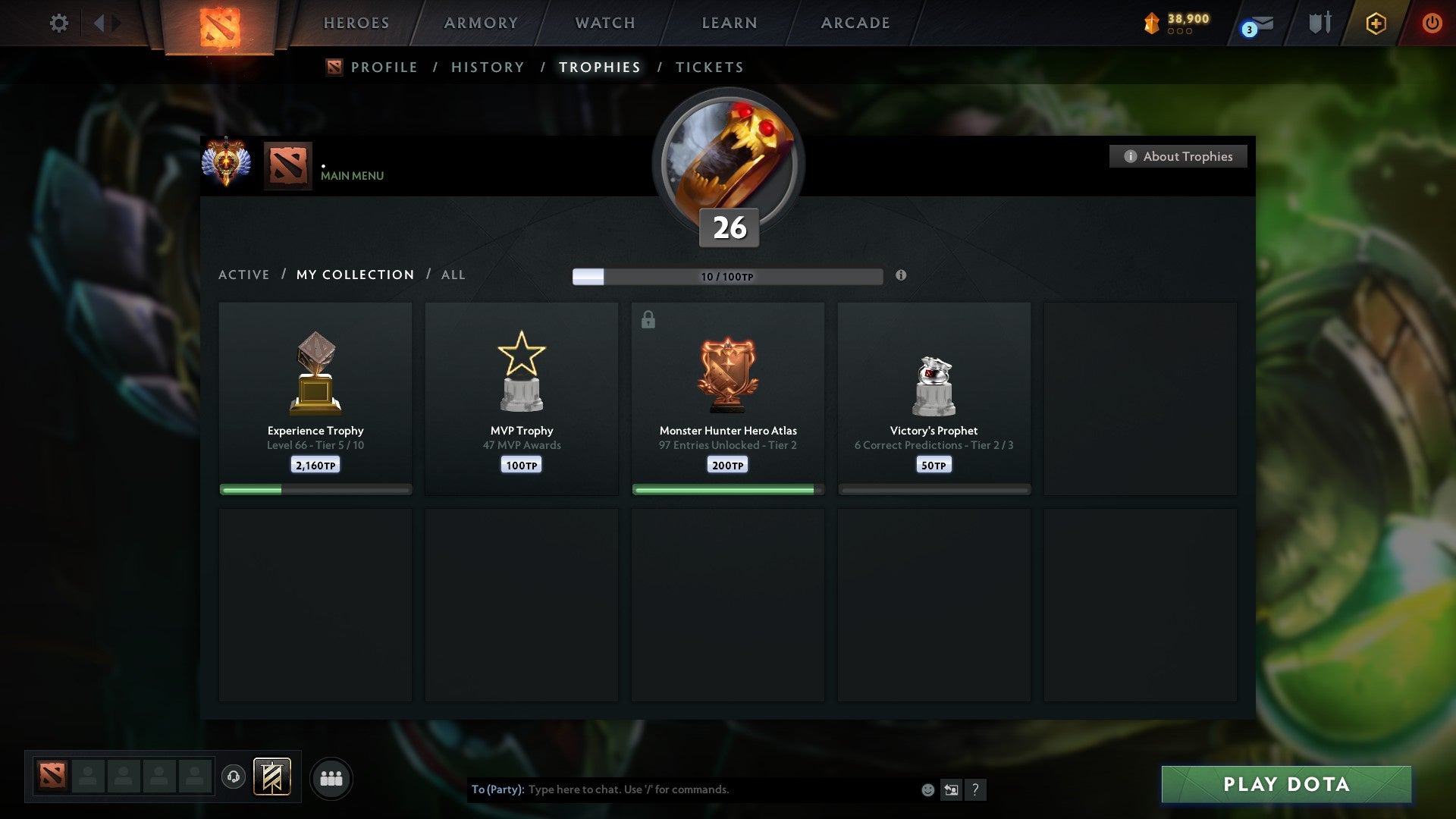Open friends list people icon
This screenshot has height=819, width=1456.
(x=331, y=777)
